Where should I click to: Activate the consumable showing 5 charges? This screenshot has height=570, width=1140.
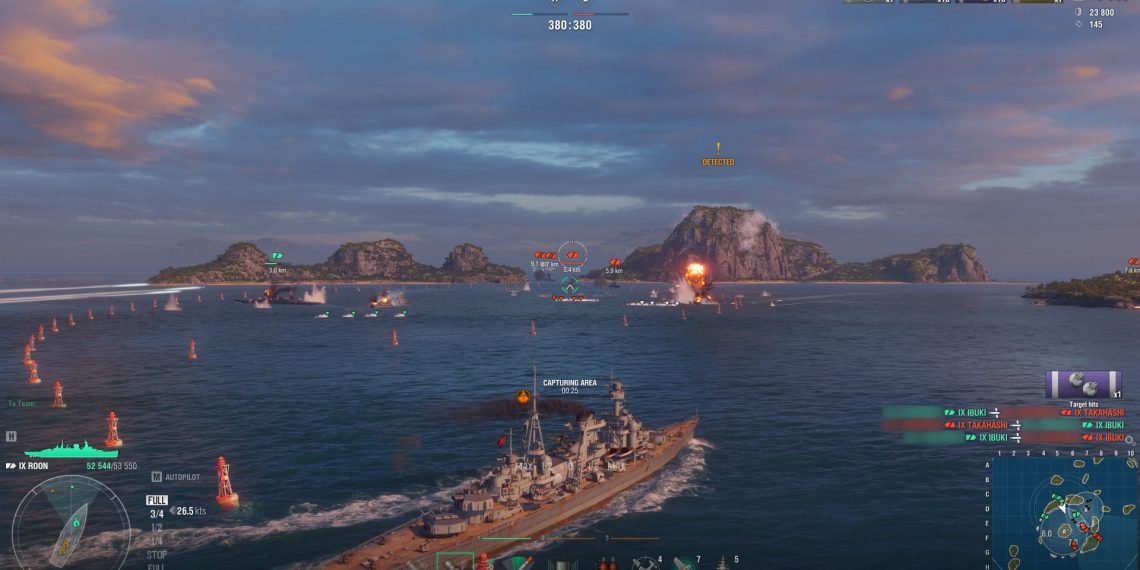(722, 563)
